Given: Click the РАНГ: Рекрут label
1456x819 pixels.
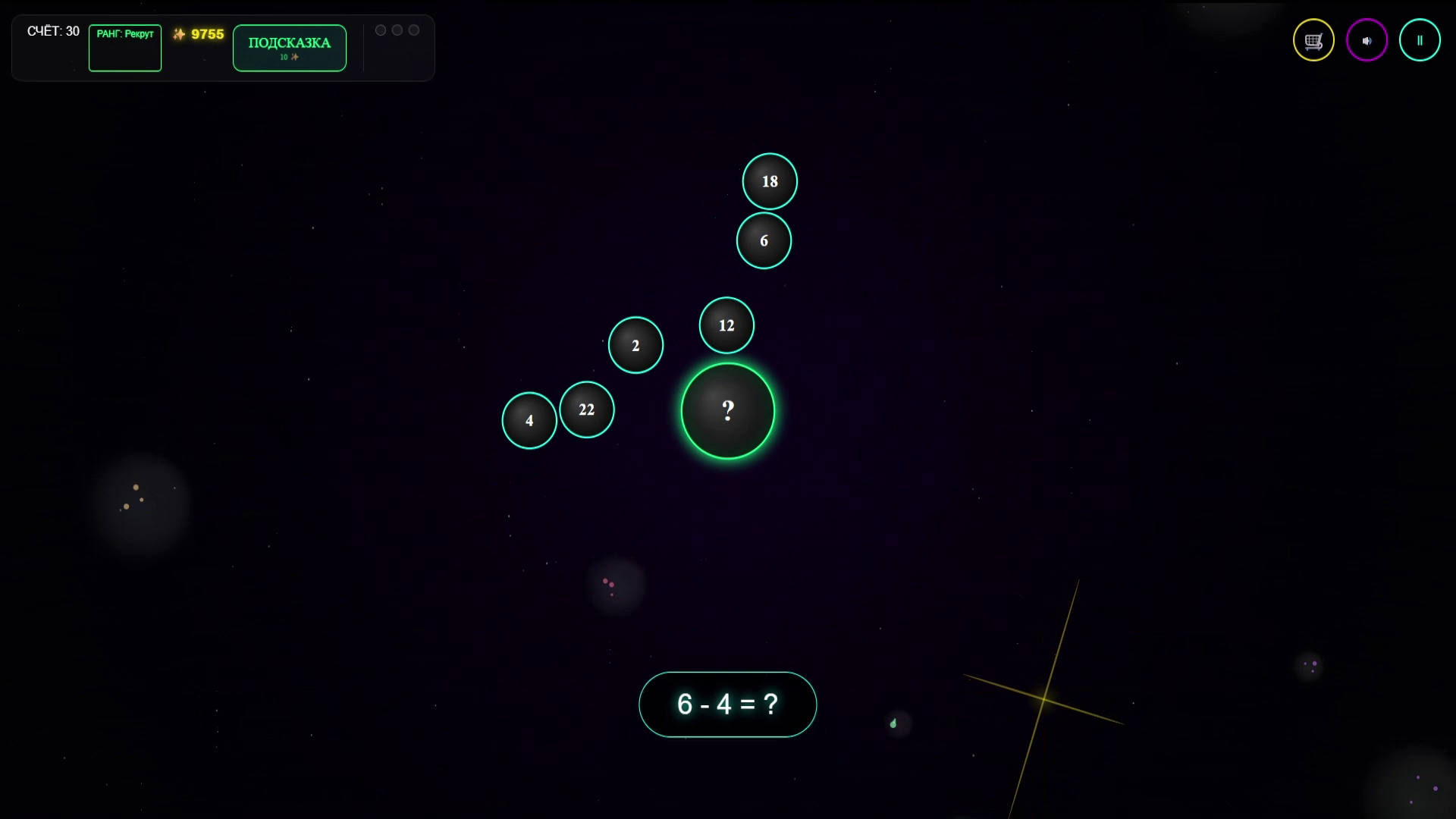Looking at the screenshot, I should click(125, 34).
